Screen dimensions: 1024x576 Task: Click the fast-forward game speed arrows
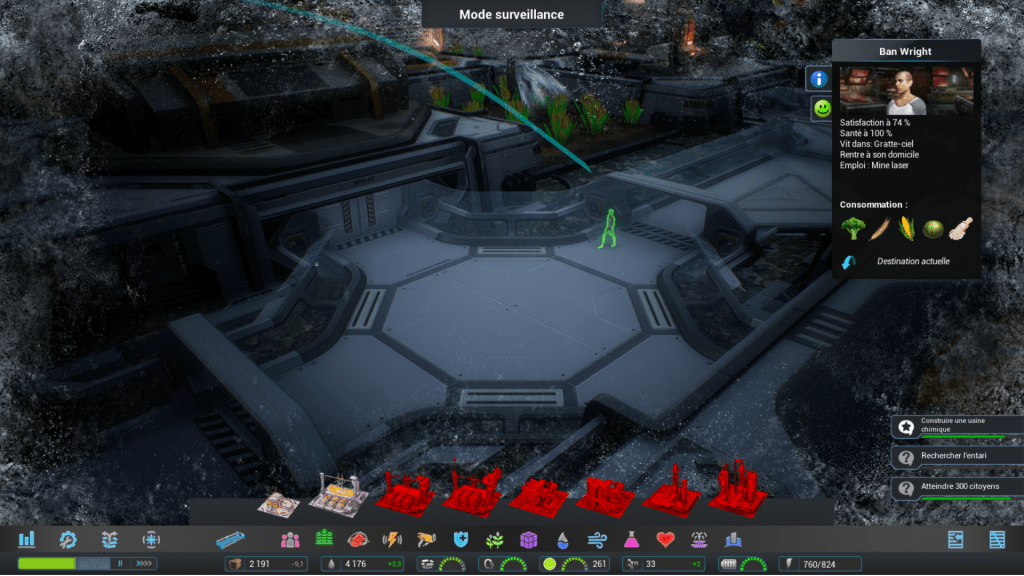pyautogui.click(x=145, y=564)
